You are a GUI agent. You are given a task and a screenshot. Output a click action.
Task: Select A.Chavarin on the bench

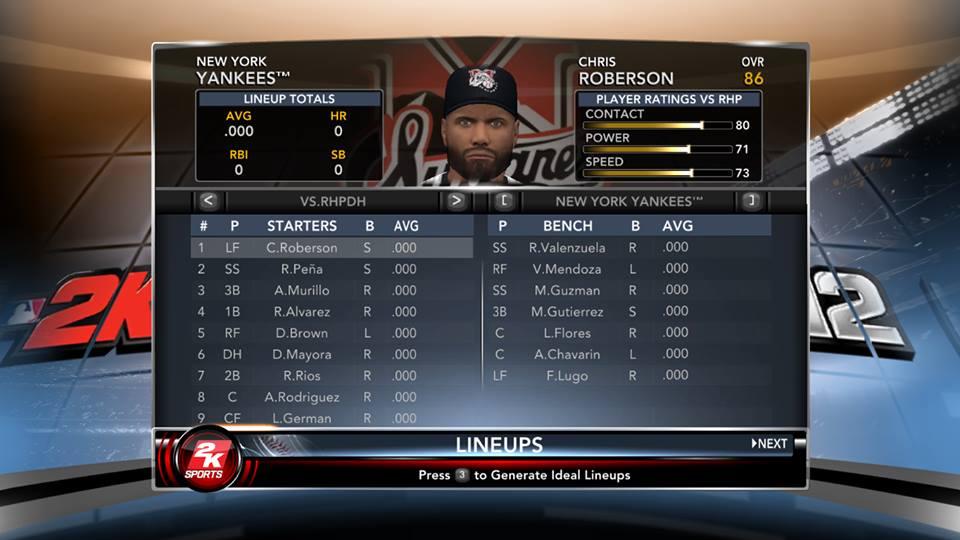pyautogui.click(x=567, y=355)
